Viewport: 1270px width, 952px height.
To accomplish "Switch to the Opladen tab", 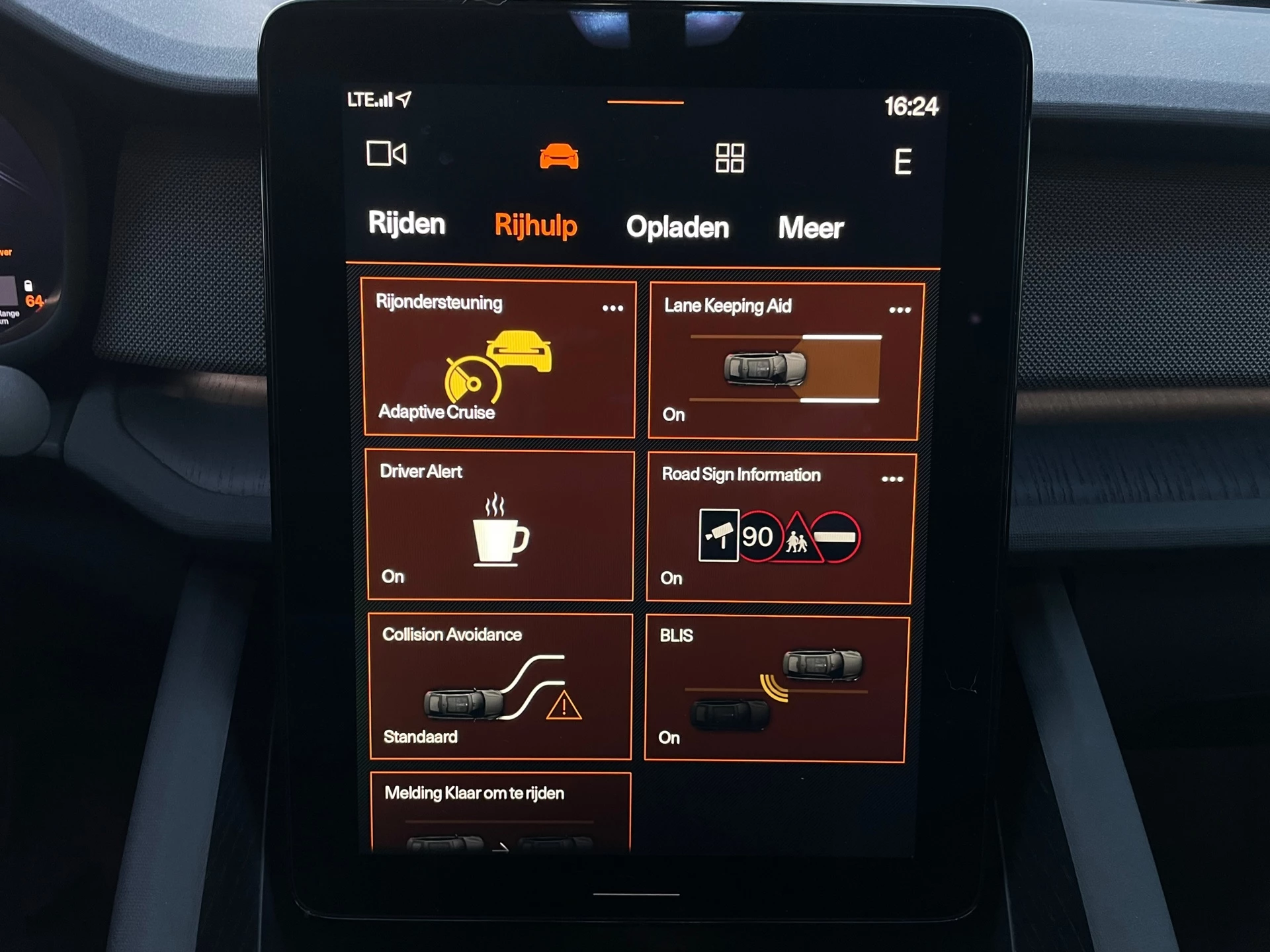I will (x=677, y=227).
